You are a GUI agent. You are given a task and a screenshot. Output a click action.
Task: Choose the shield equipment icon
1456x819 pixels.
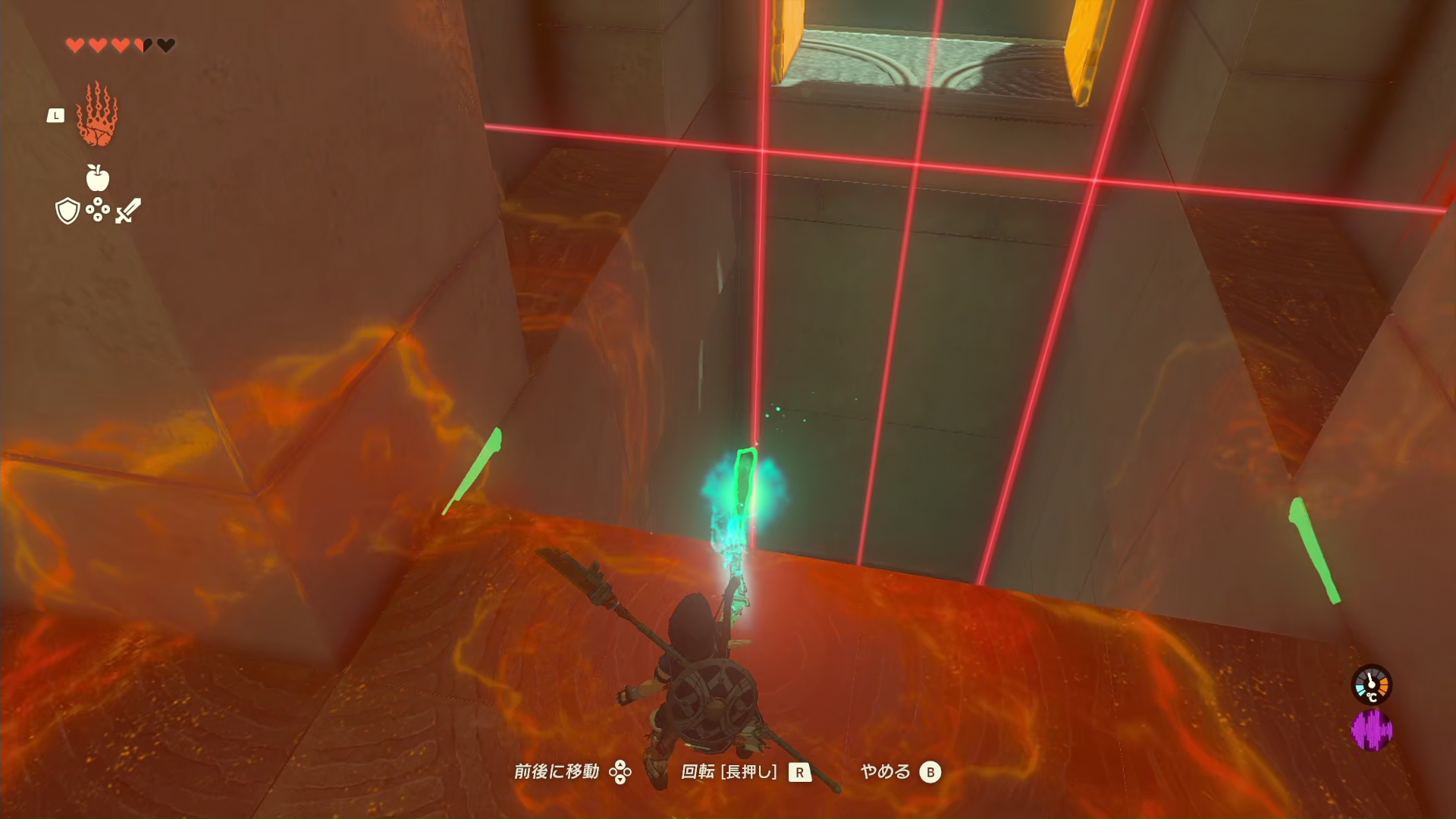(67, 211)
